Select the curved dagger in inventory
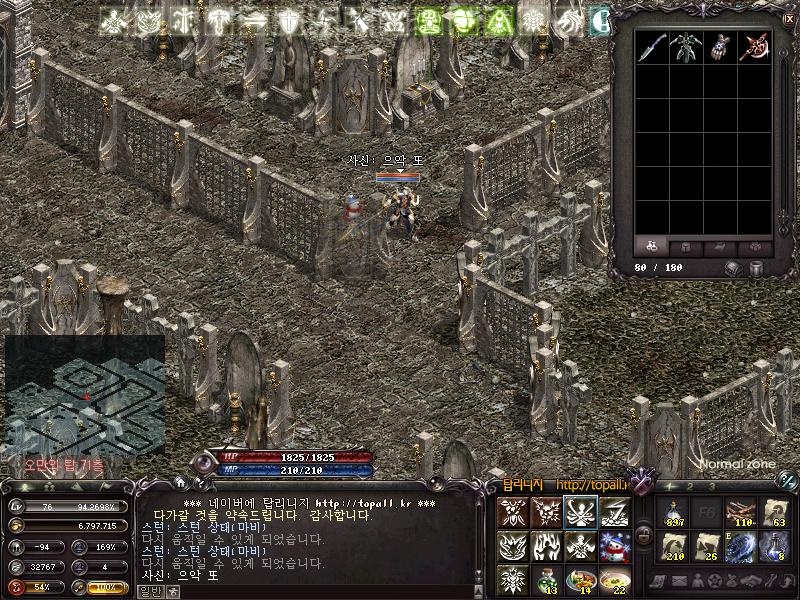The height and width of the screenshot is (600, 800). (x=652, y=46)
